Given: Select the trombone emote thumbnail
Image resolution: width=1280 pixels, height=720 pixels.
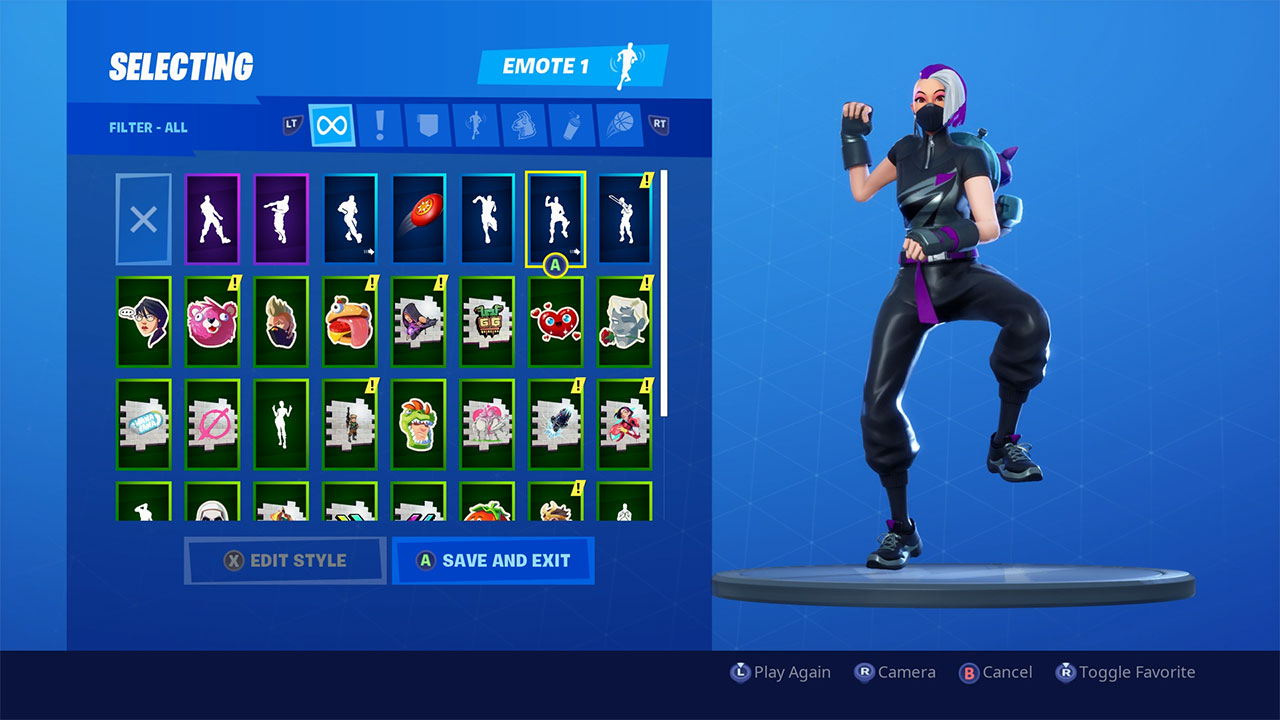Looking at the screenshot, I should (624, 218).
